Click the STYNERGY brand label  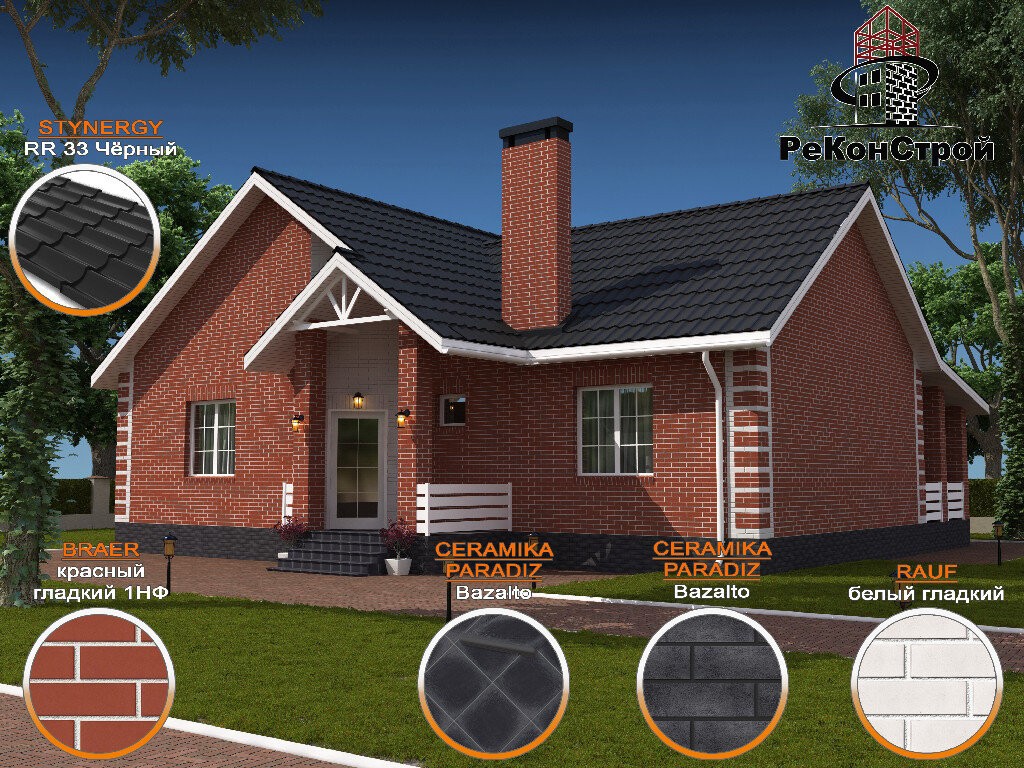pyautogui.click(x=100, y=128)
